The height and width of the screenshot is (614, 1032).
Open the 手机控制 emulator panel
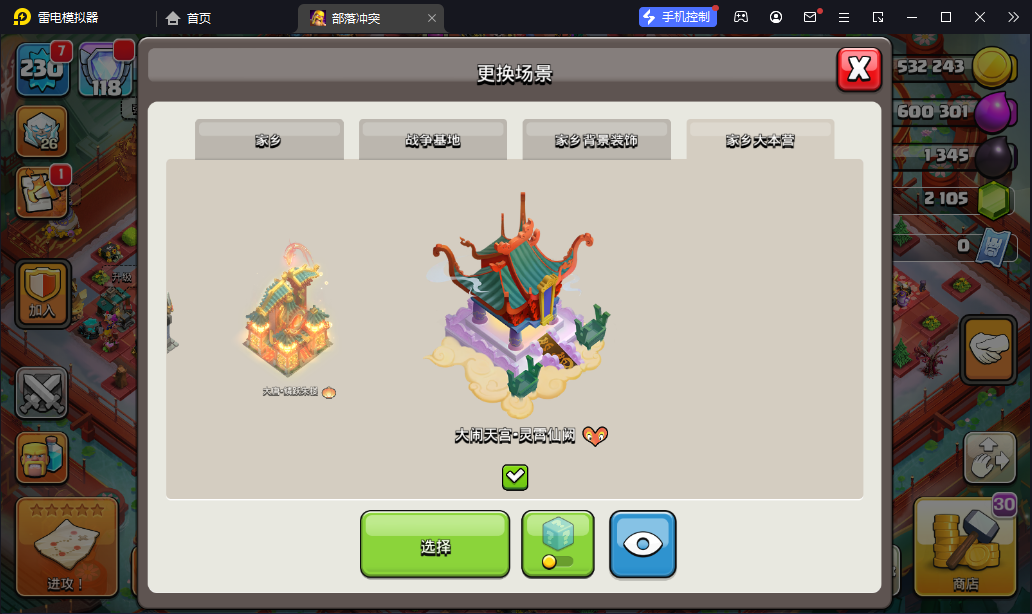tap(678, 17)
